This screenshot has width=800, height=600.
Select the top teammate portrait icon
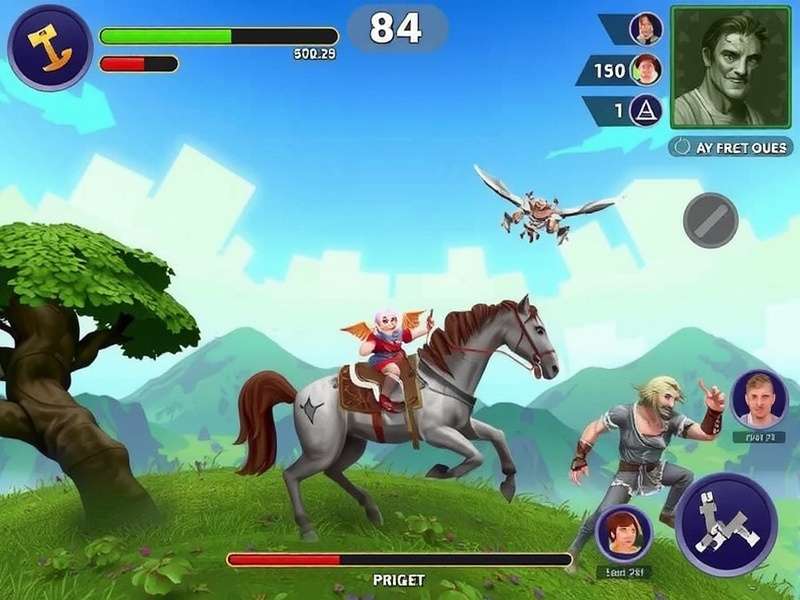coord(646,28)
